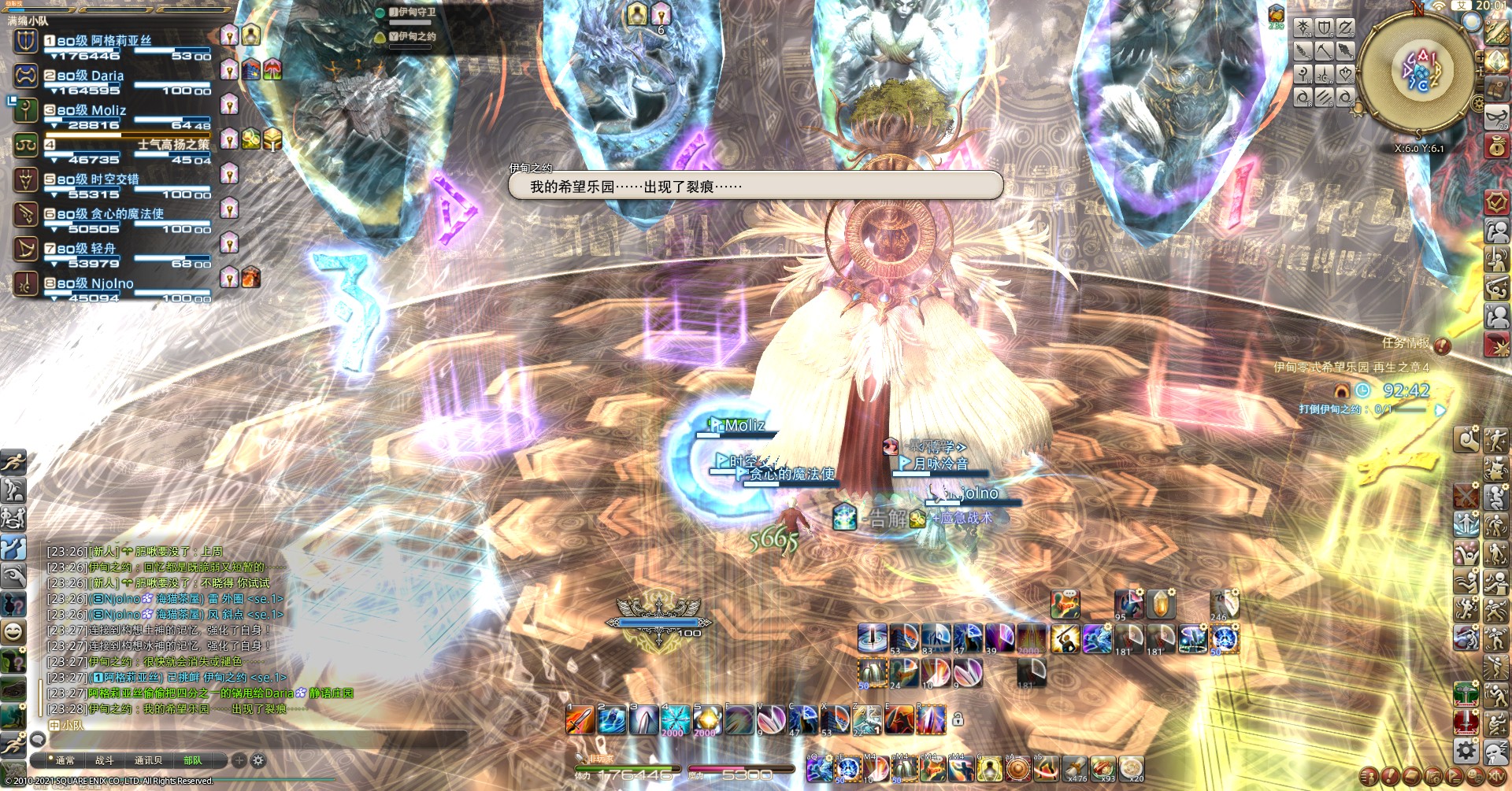1512x791 pixels.
Task: Use the scroll item stack x476
Action: (x=1074, y=767)
